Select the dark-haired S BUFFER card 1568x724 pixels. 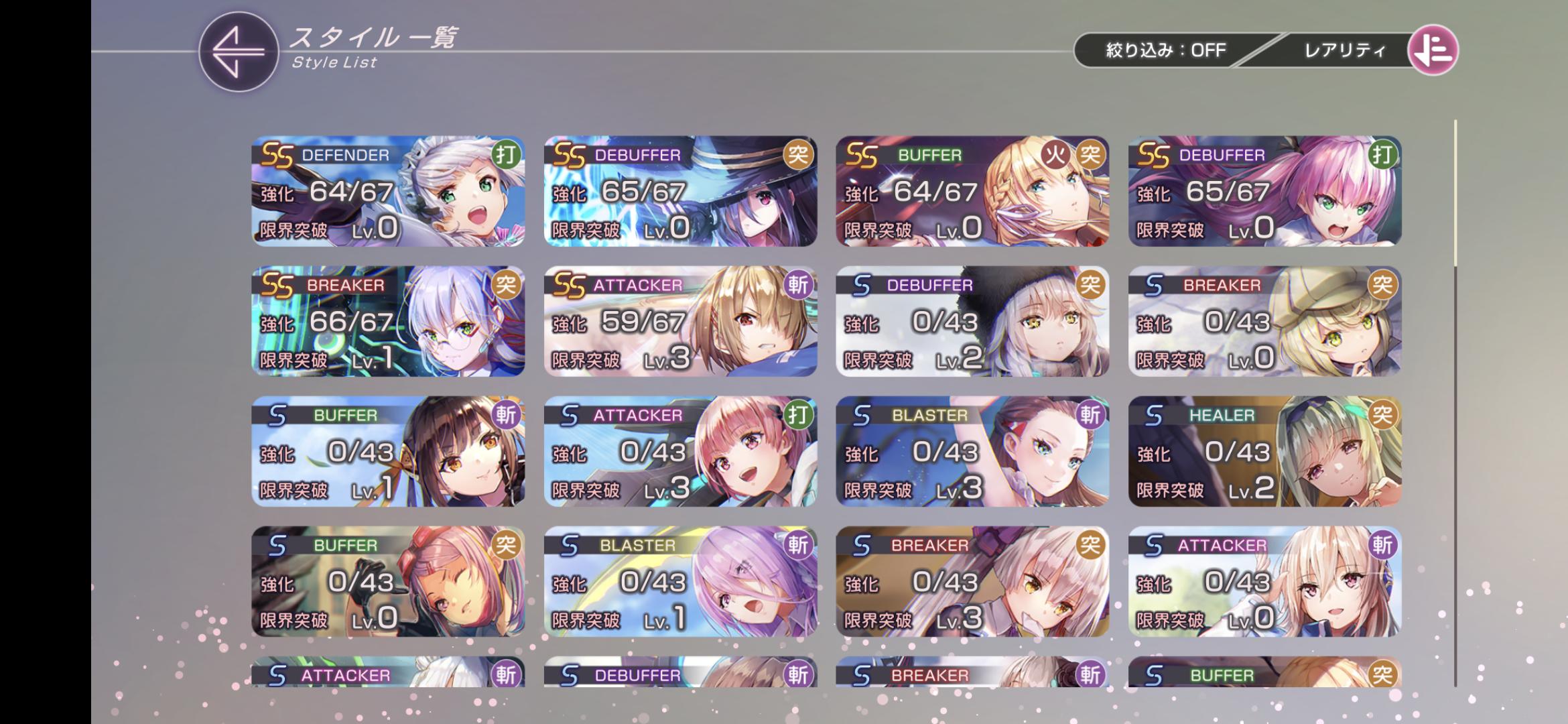388,451
